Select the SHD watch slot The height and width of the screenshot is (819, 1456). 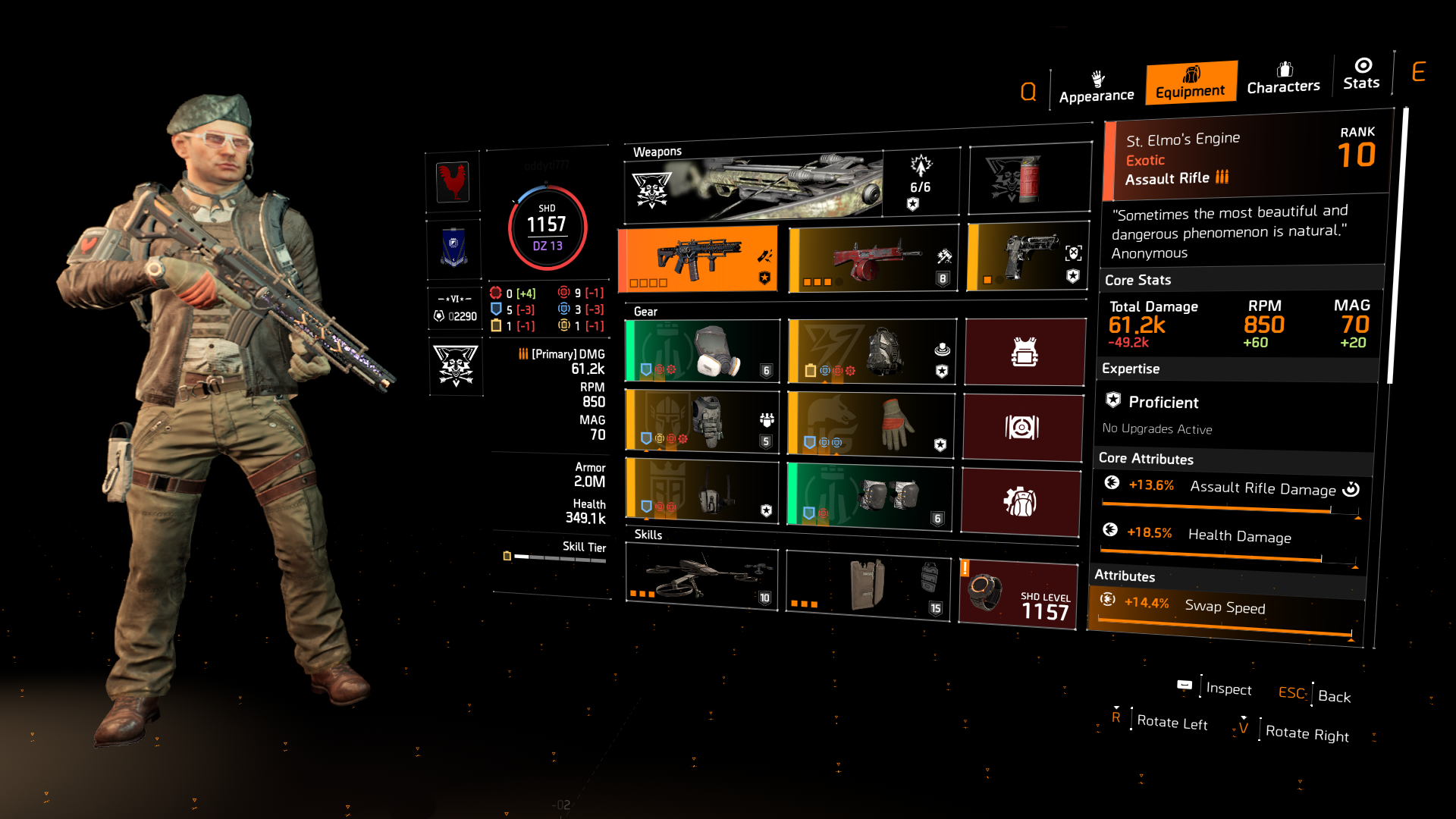coord(1020,591)
